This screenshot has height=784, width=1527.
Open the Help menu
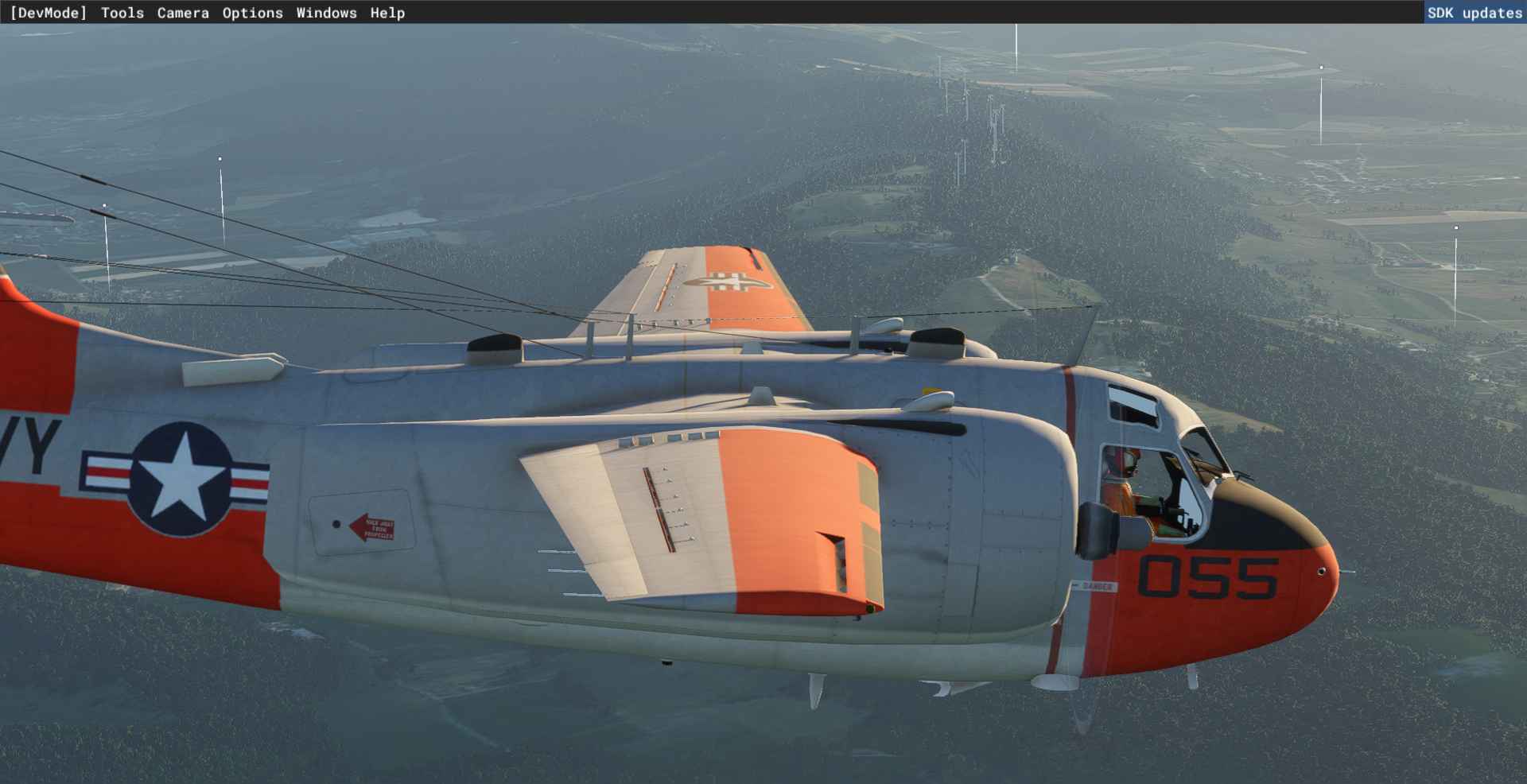point(387,13)
